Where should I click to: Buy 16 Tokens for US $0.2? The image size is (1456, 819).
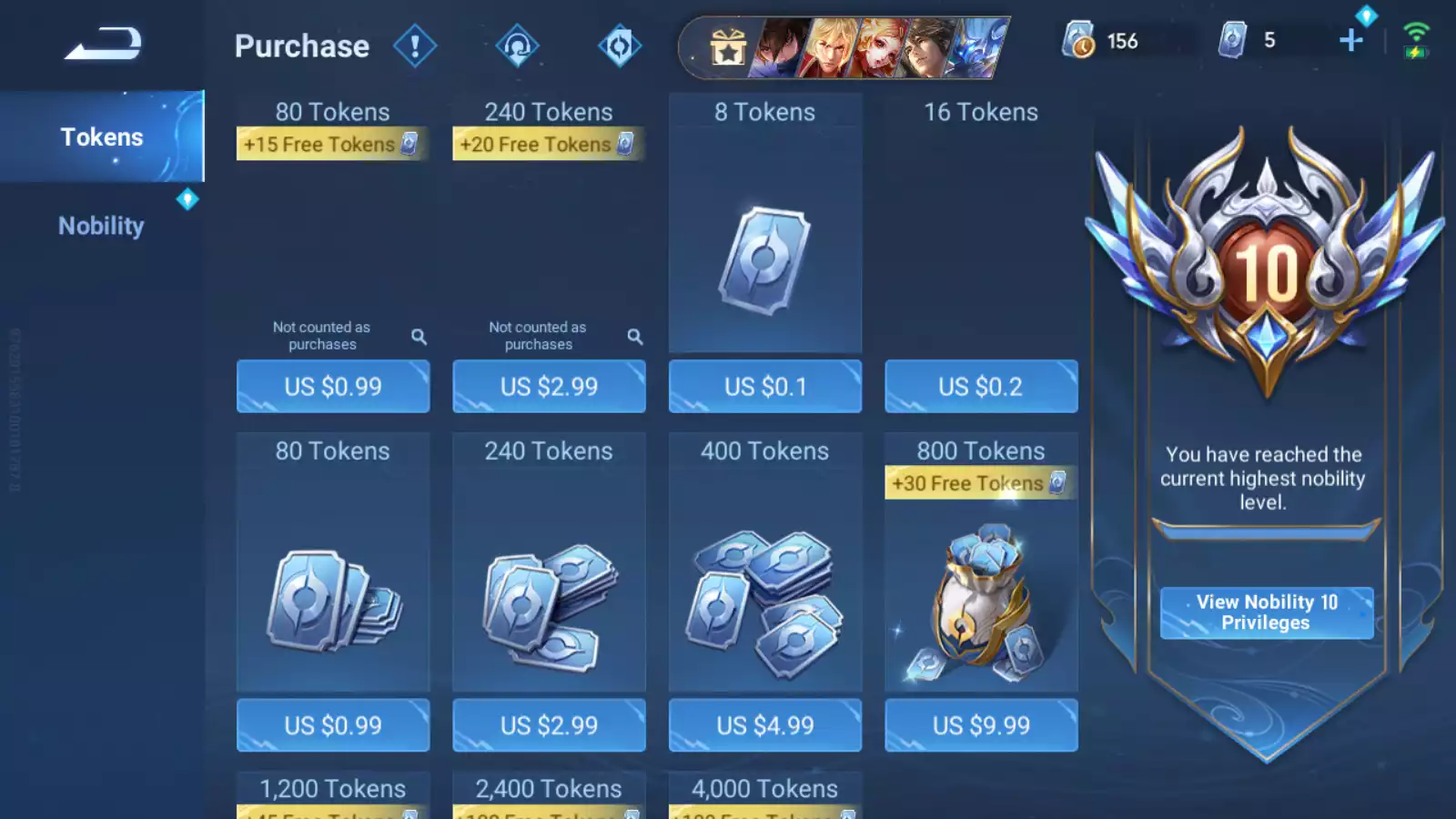(x=981, y=387)
